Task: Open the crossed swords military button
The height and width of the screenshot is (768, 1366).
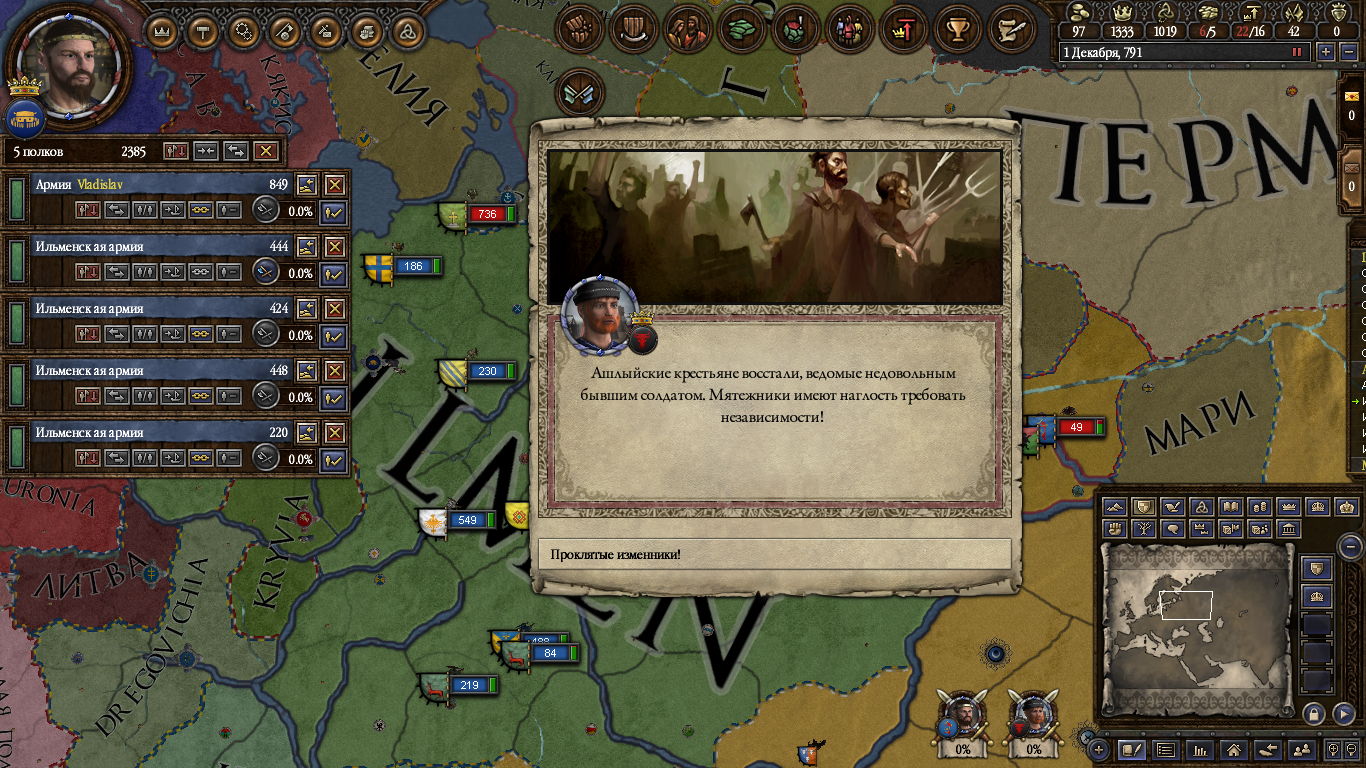Action: pos(580,91)
